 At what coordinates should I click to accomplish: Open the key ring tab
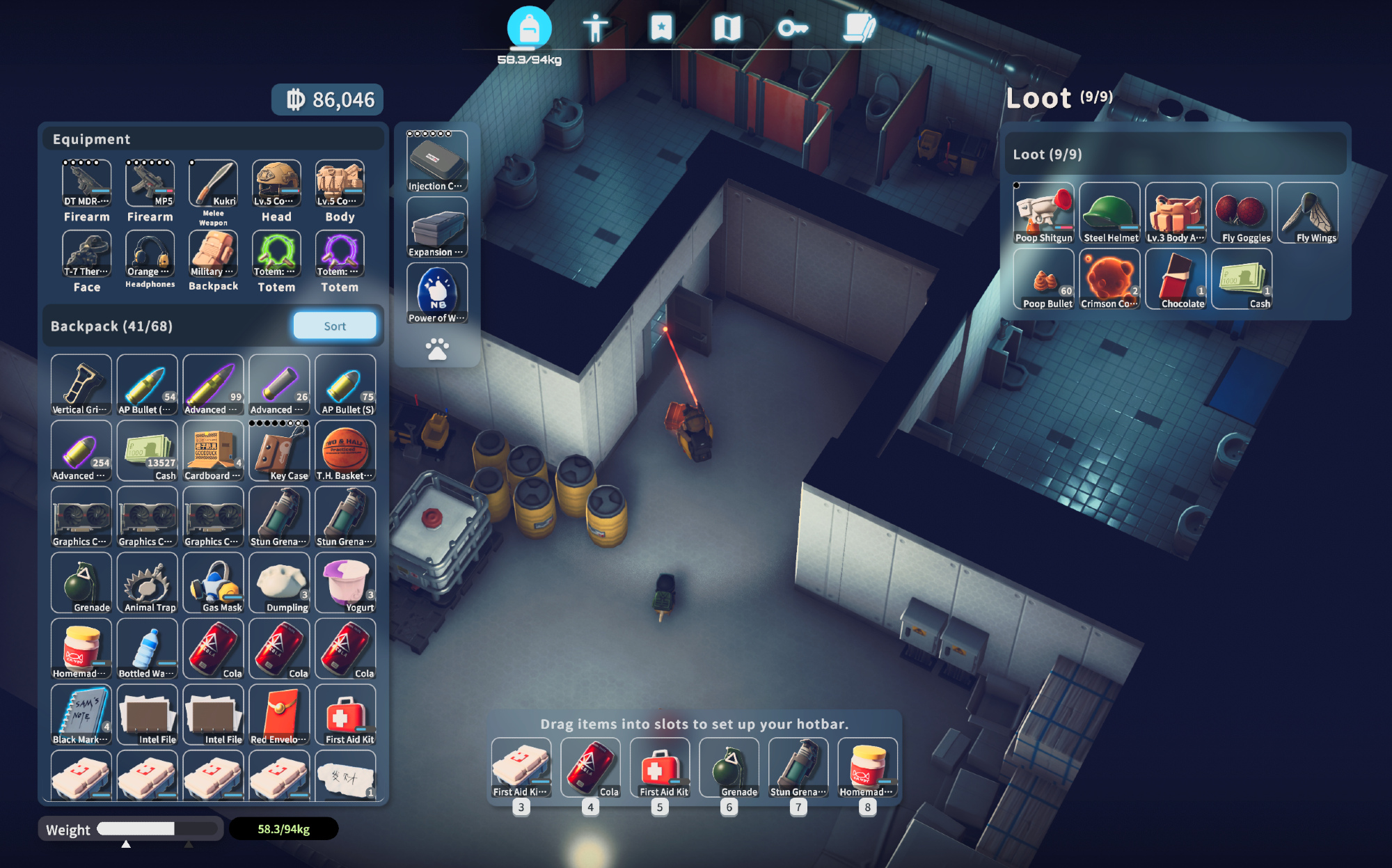point(792,29)
